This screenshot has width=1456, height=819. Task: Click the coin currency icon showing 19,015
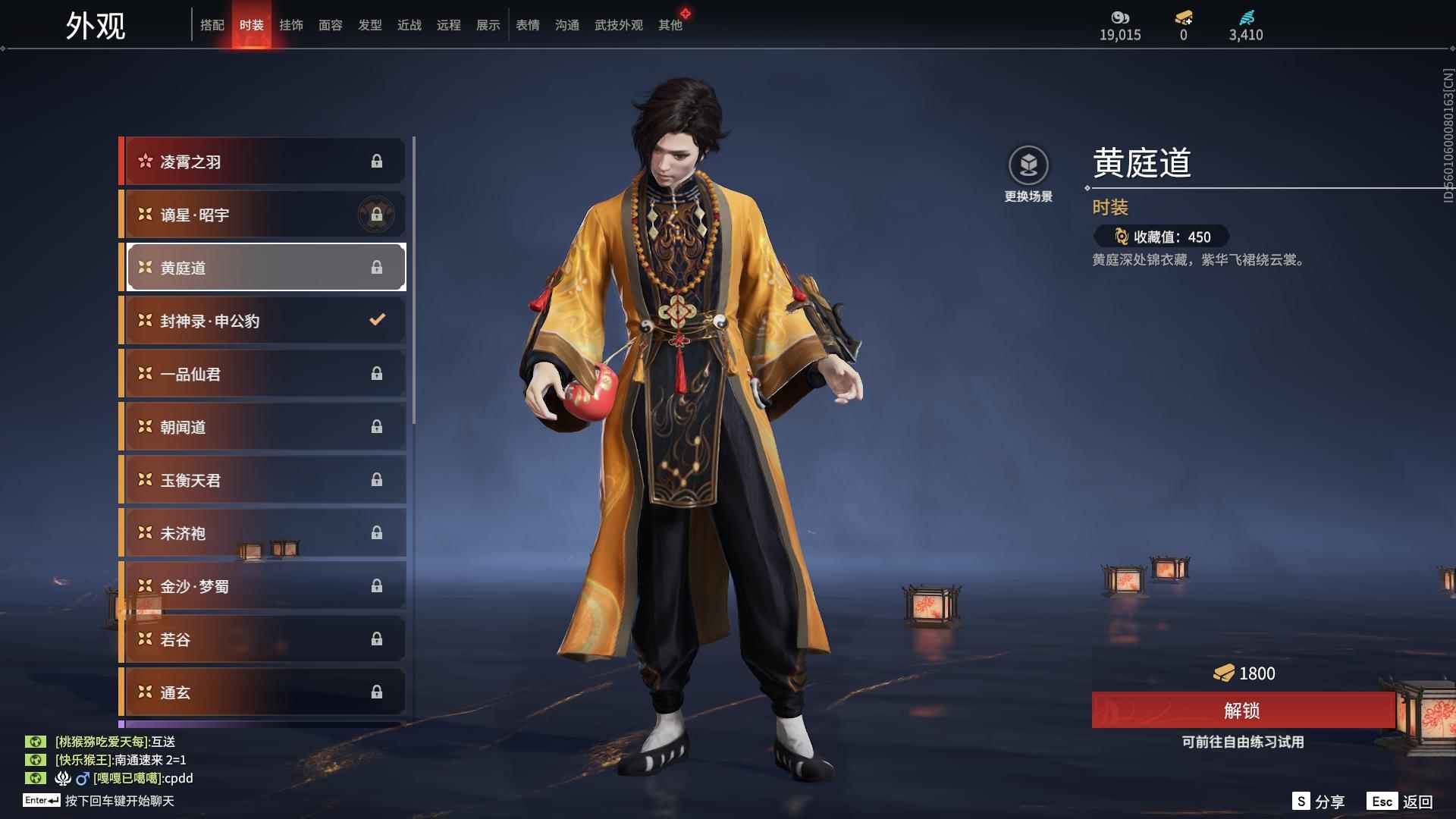click(1120, 17)
